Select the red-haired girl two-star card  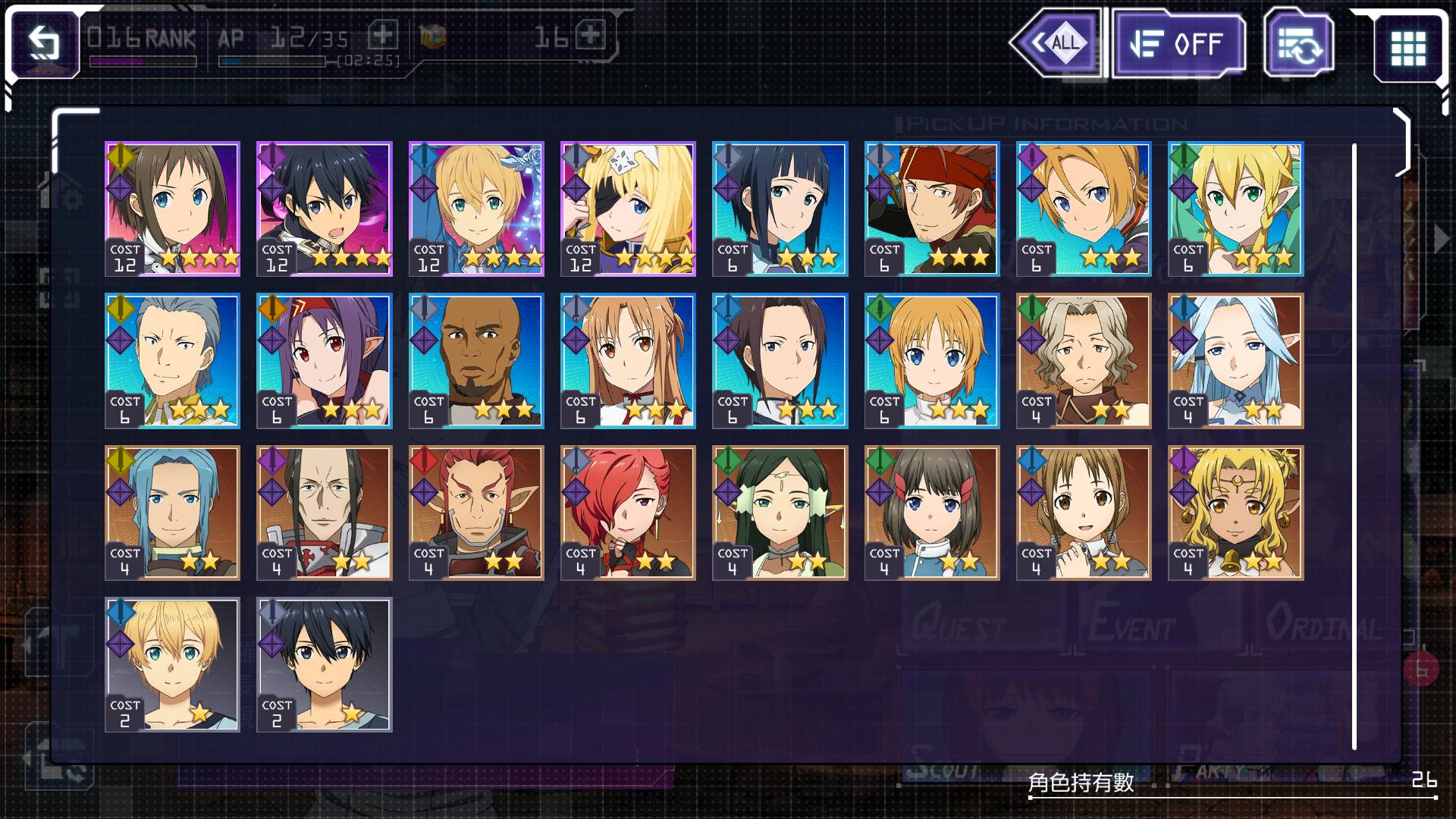click(x=628, y=513)
